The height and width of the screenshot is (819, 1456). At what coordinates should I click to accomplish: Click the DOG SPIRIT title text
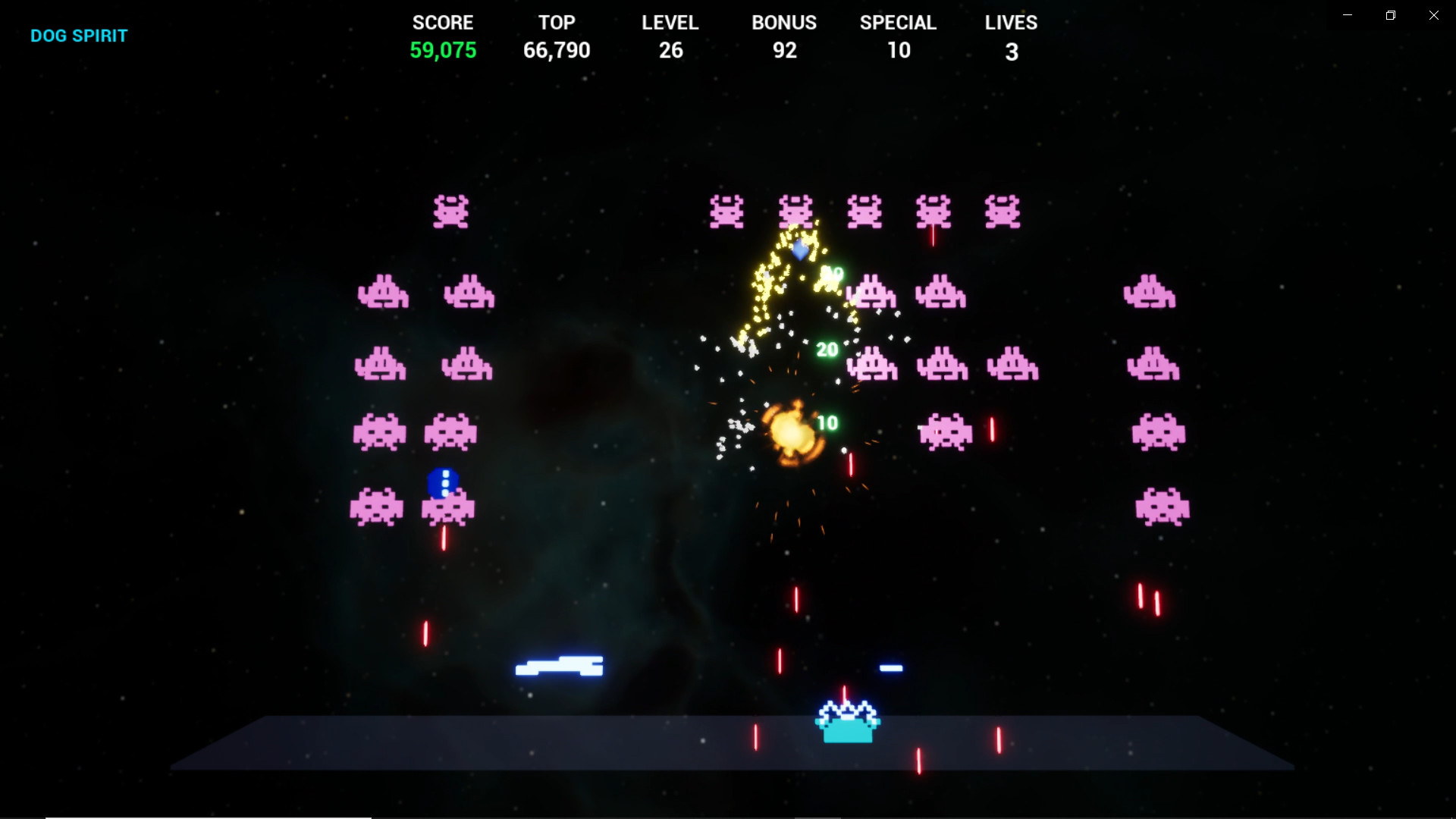pos(78,36)
